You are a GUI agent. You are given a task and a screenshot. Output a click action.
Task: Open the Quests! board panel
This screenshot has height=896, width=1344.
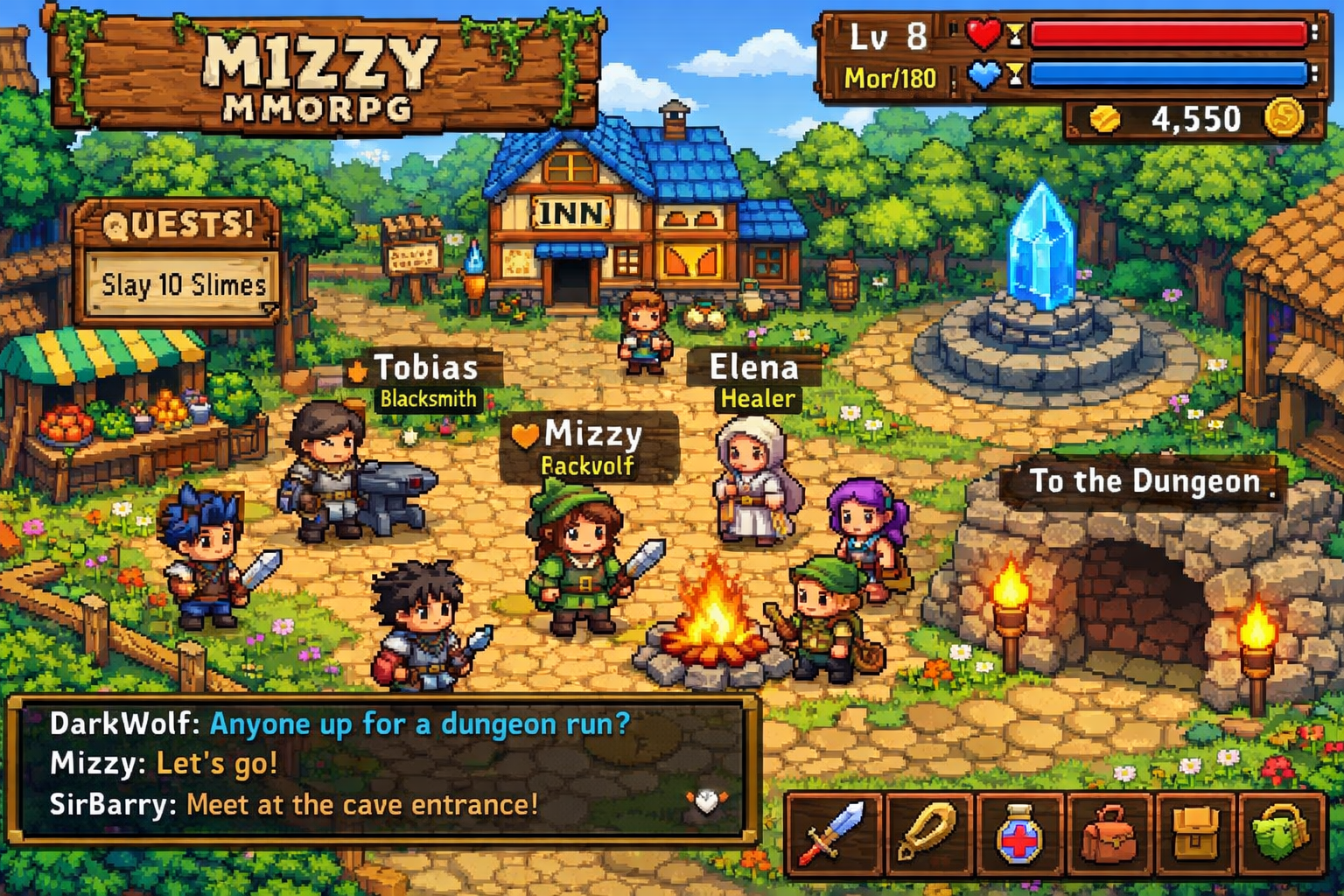click(178, 225)
